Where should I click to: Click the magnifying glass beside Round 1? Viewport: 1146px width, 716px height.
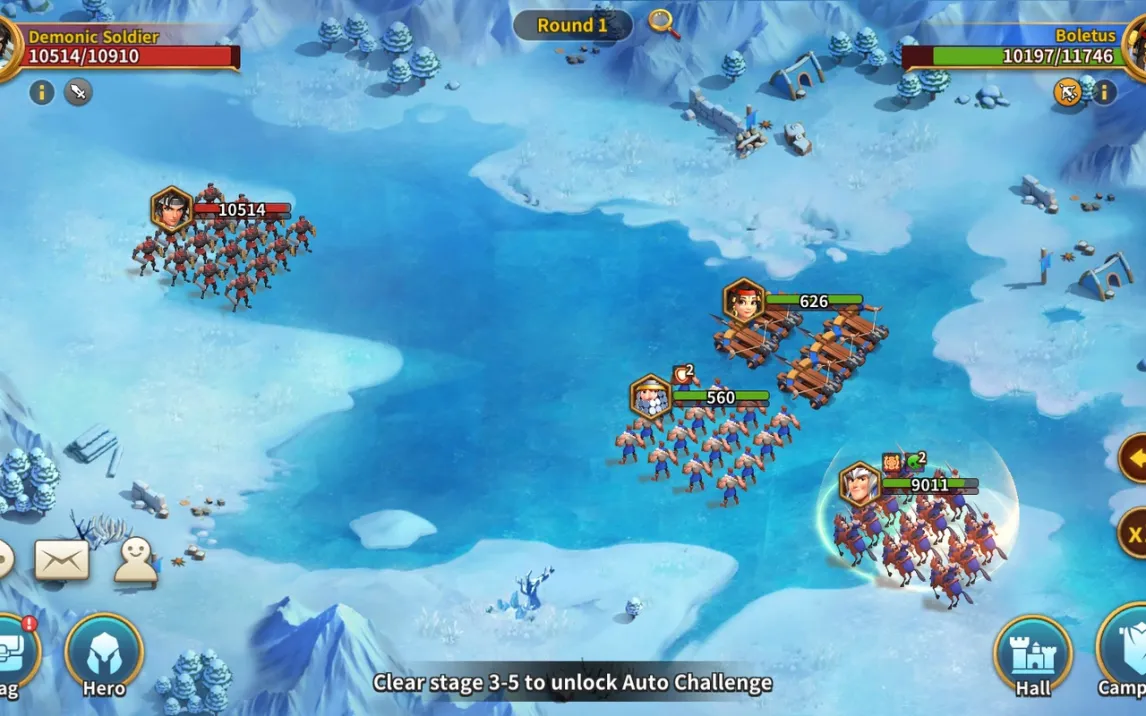pyautogui.click(x=663, y=23)
